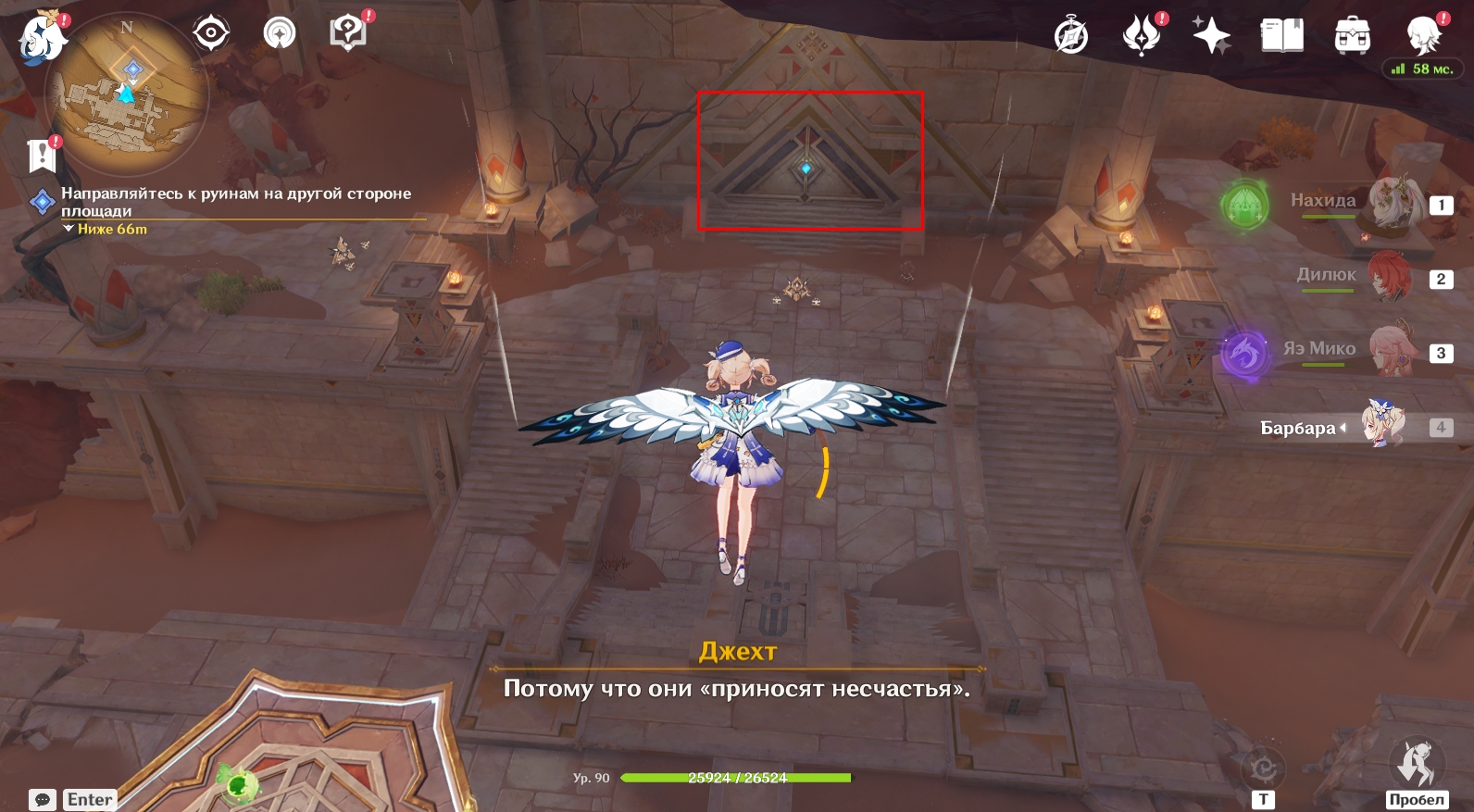This screenshot has width=1474, height=812.
Task: Open the Paimon menu icon
Action: 42,39
